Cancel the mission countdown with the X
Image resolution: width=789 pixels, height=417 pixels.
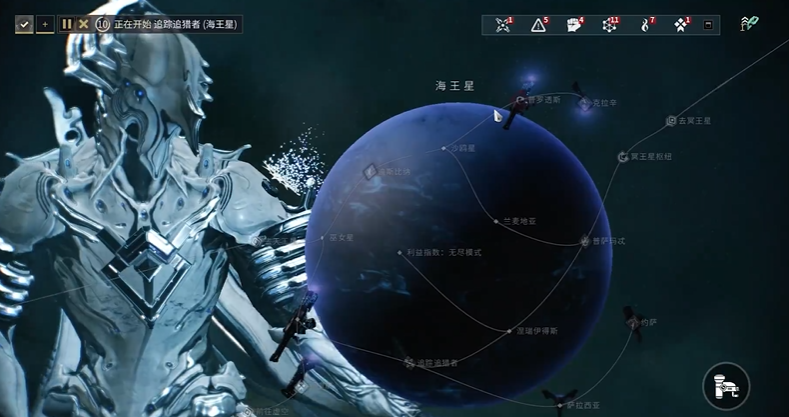(83, 24)
